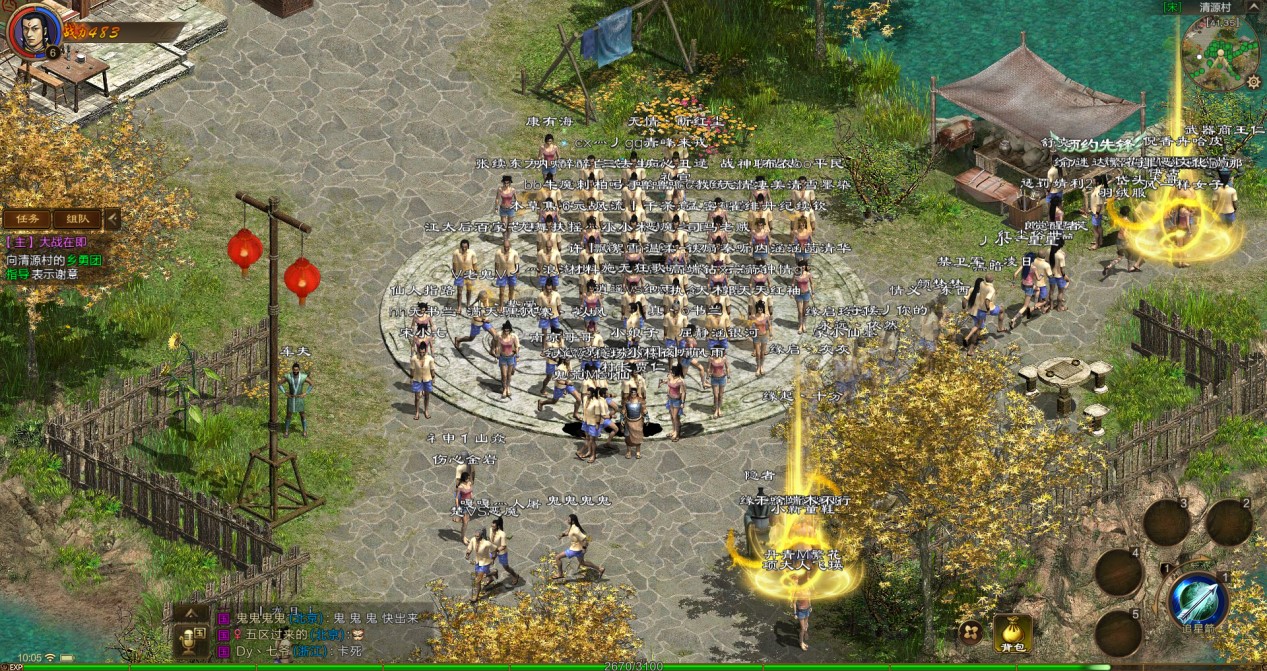Collapse the quest panel with the arrow

[112, 219]
